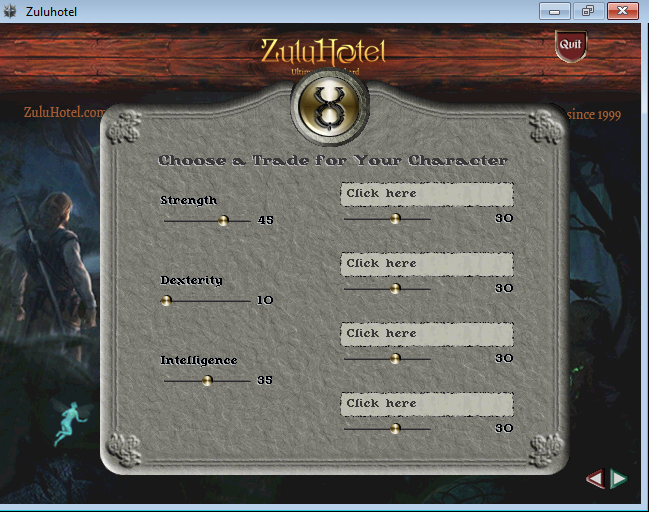This screenshot has width=649, height=512.
Task: Go back with the red left arrow
Action: [x=595, y=479]
